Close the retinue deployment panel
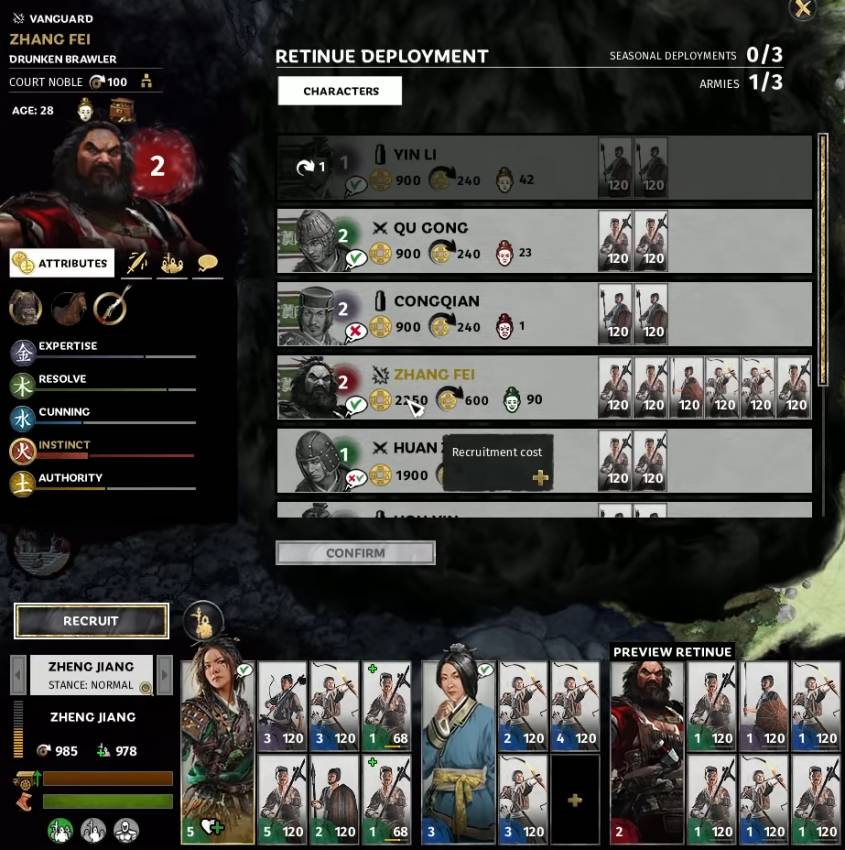845x850 pixels. [x=802, y=9]
